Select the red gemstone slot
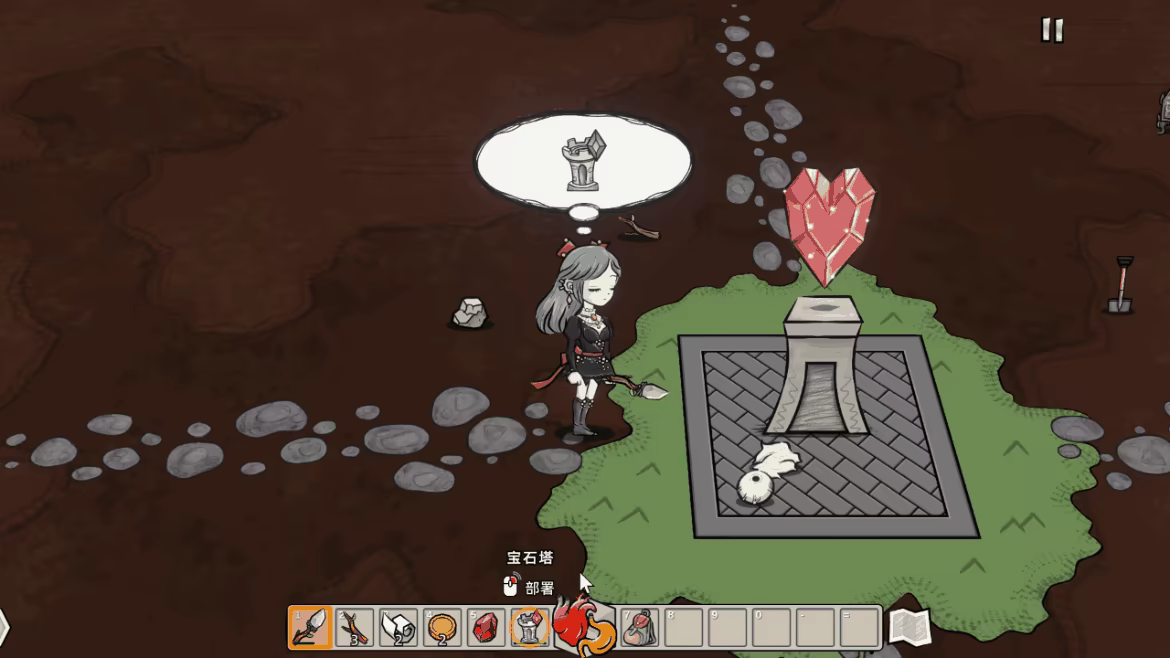The width and height of the screenshot is (1170, 658). coord(486,627)
